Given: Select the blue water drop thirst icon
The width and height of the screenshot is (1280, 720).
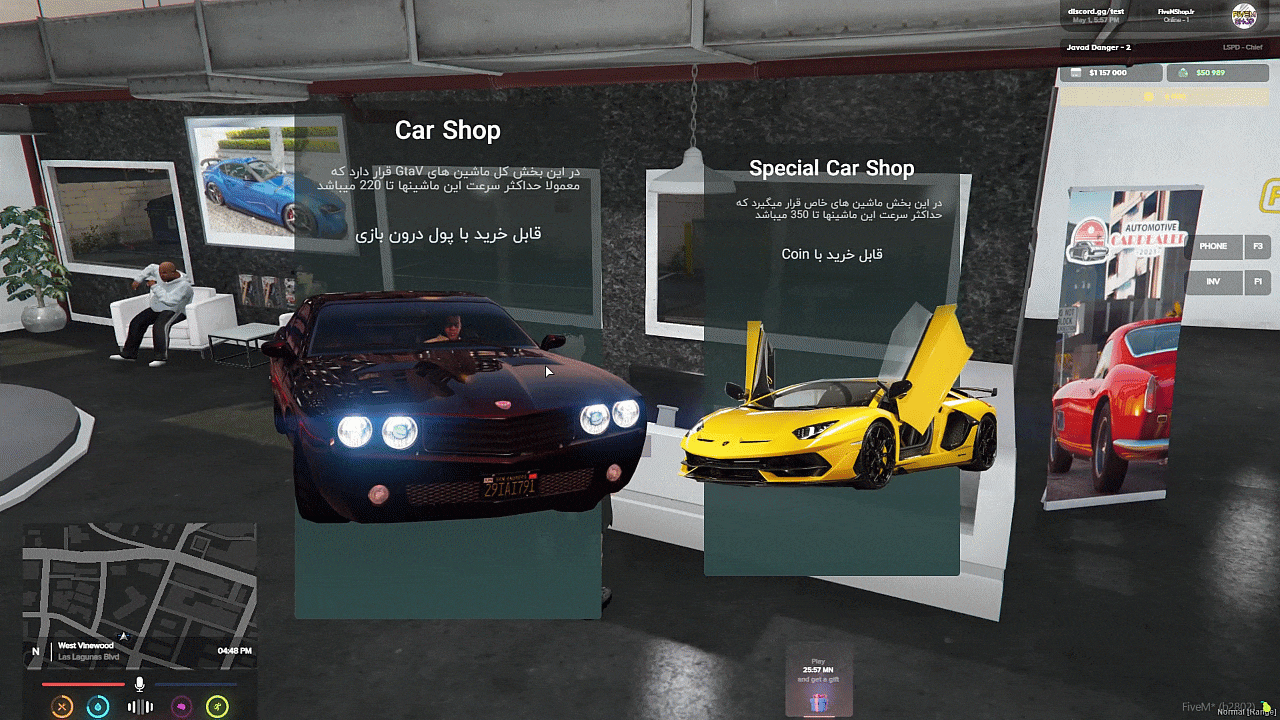Looking at the screenshot, I should point(97,707).
